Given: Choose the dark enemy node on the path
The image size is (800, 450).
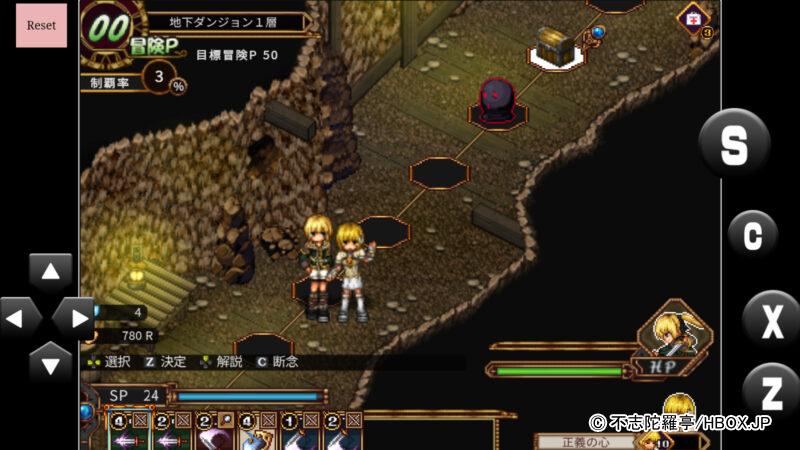Looking at the screenshot, I should [497, 102].
